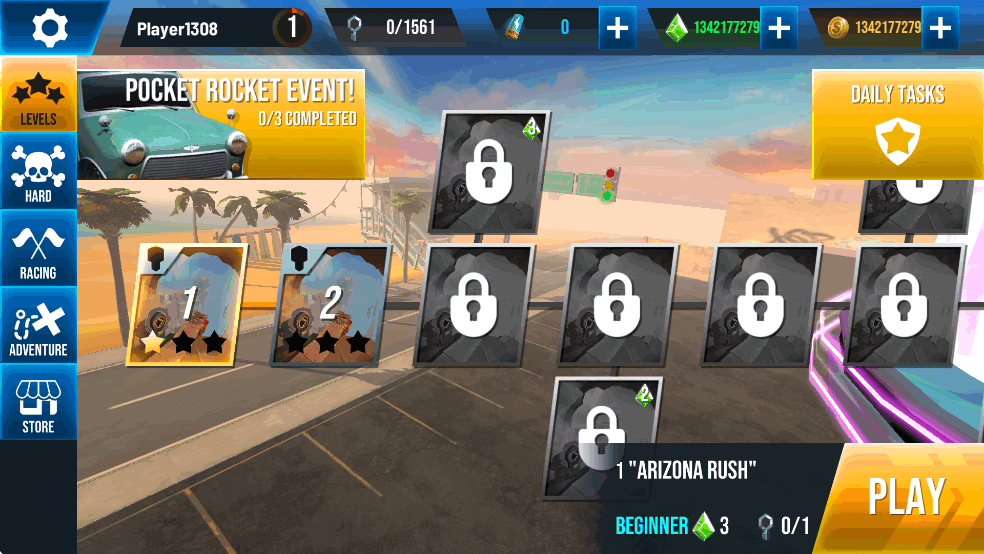
Task: Add more green gems with plus button
Action: (778, 28)
